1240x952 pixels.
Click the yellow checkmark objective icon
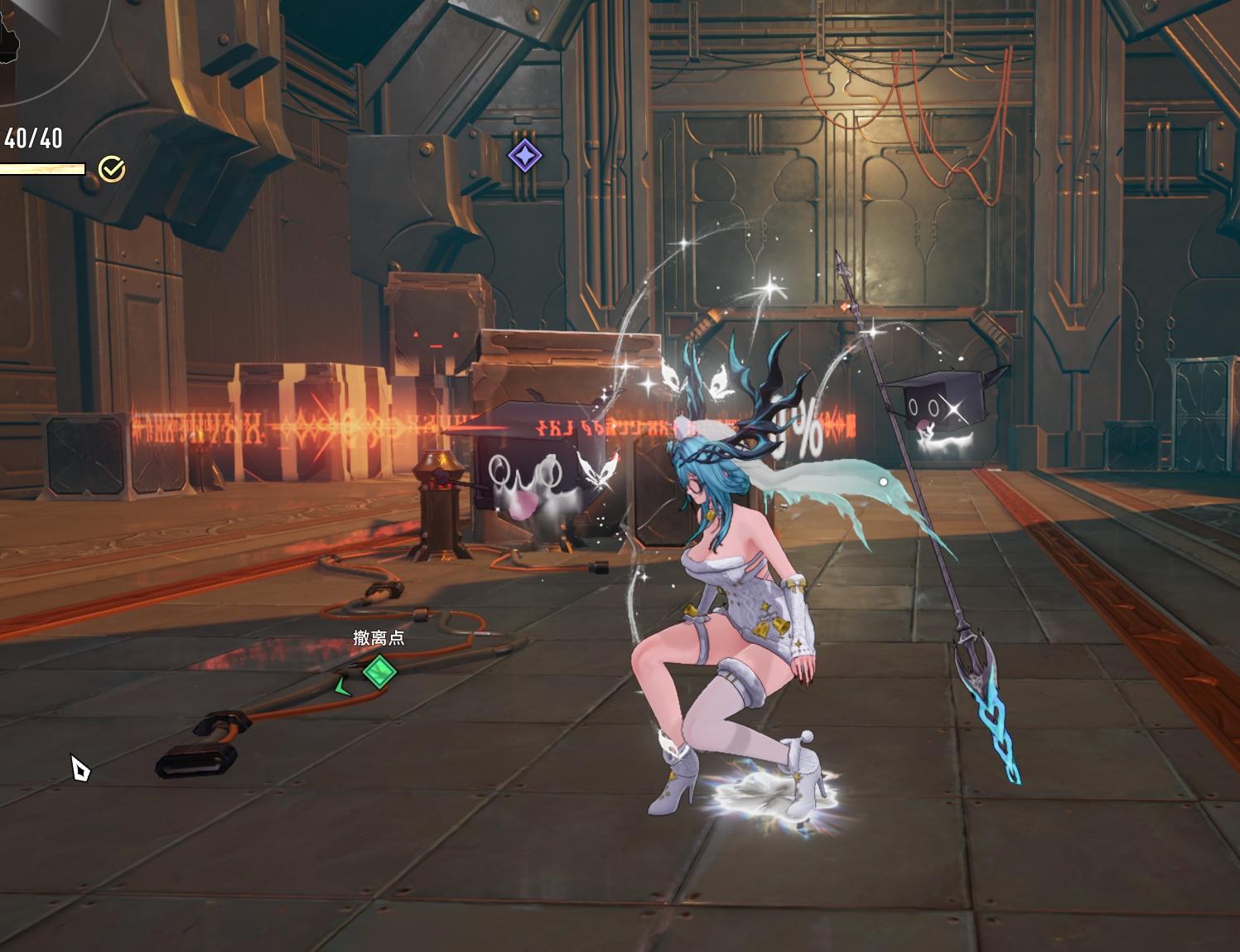point(112,169)
